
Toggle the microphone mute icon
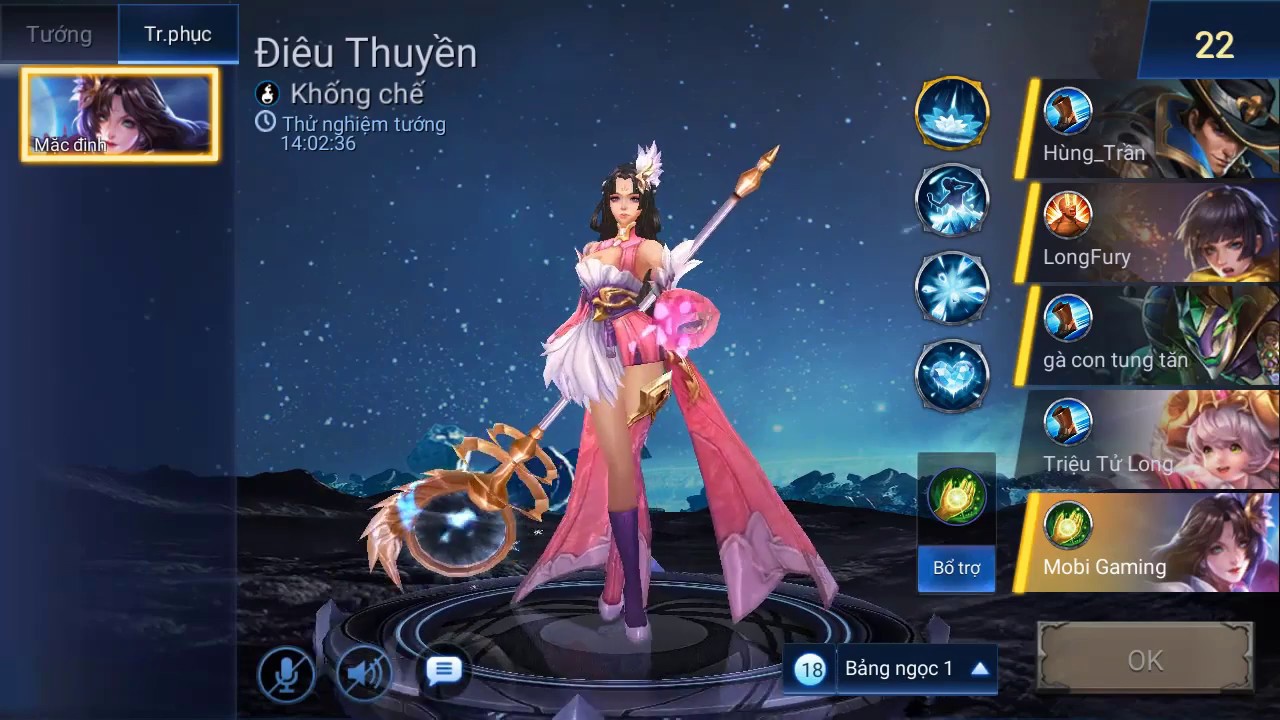click(286, 675)
